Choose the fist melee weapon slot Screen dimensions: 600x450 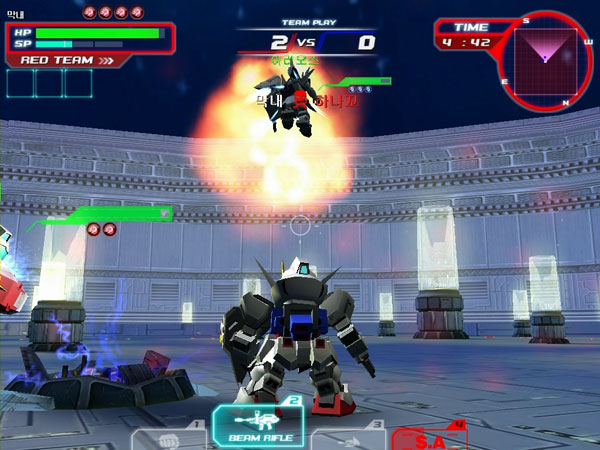pyautogui.click(x=168, y=438)
